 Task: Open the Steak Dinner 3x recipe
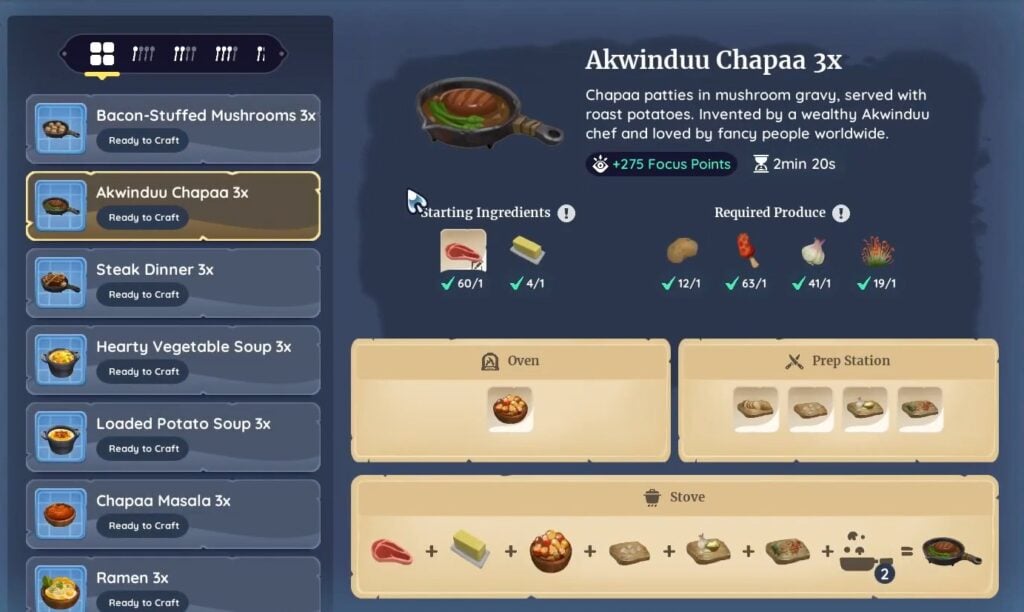173,282
